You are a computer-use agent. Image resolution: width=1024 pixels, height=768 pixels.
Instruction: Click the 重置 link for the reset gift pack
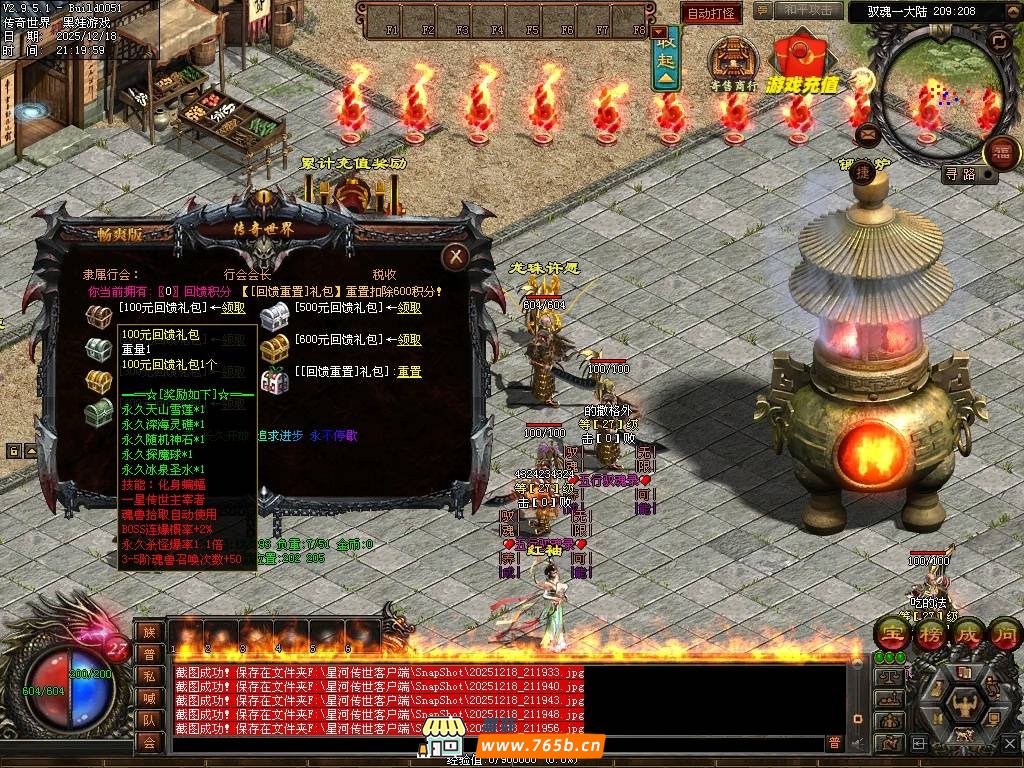pyautogui.click(x=409, y=372)
